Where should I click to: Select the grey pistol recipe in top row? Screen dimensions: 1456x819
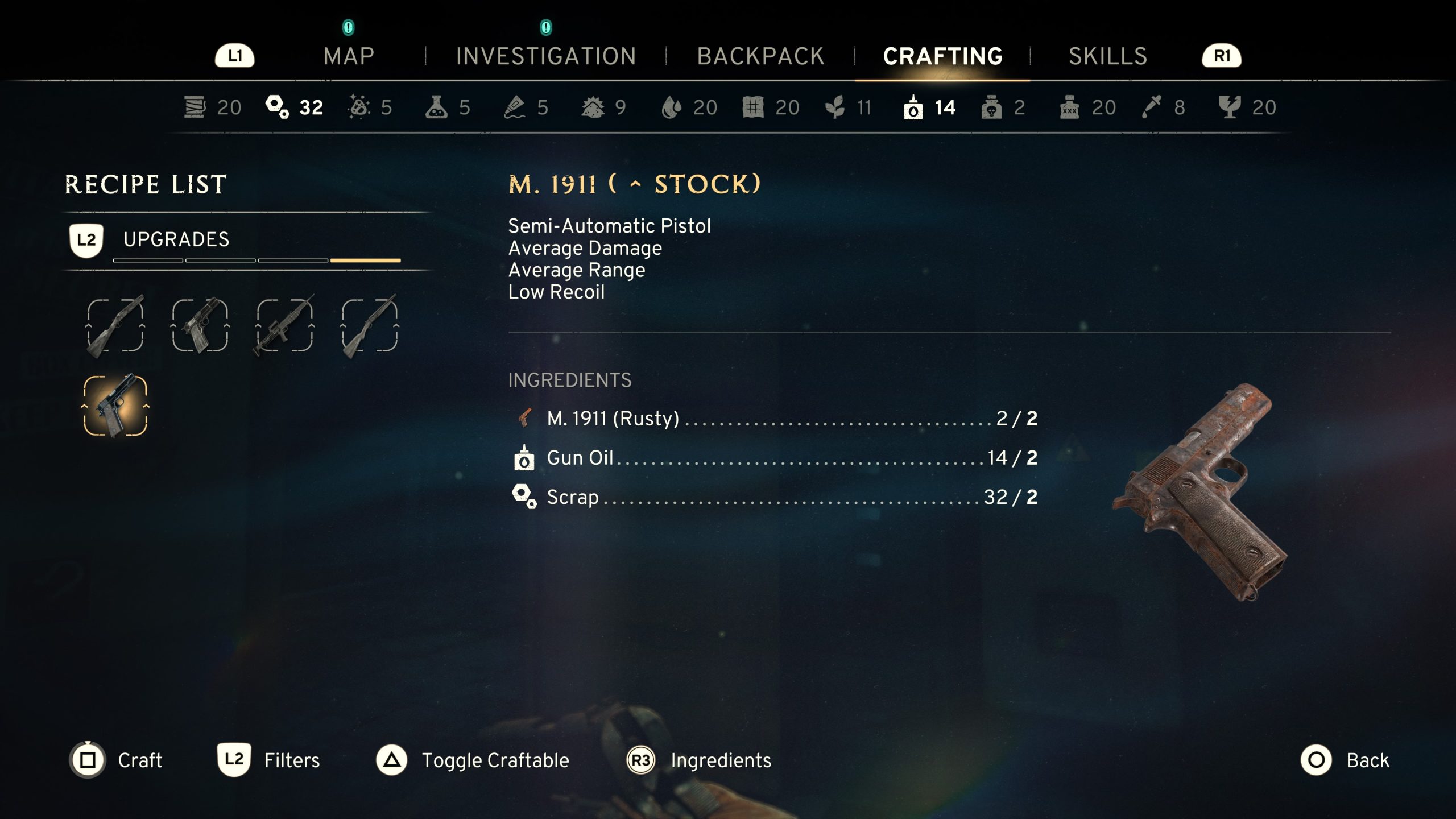[200, 325]
